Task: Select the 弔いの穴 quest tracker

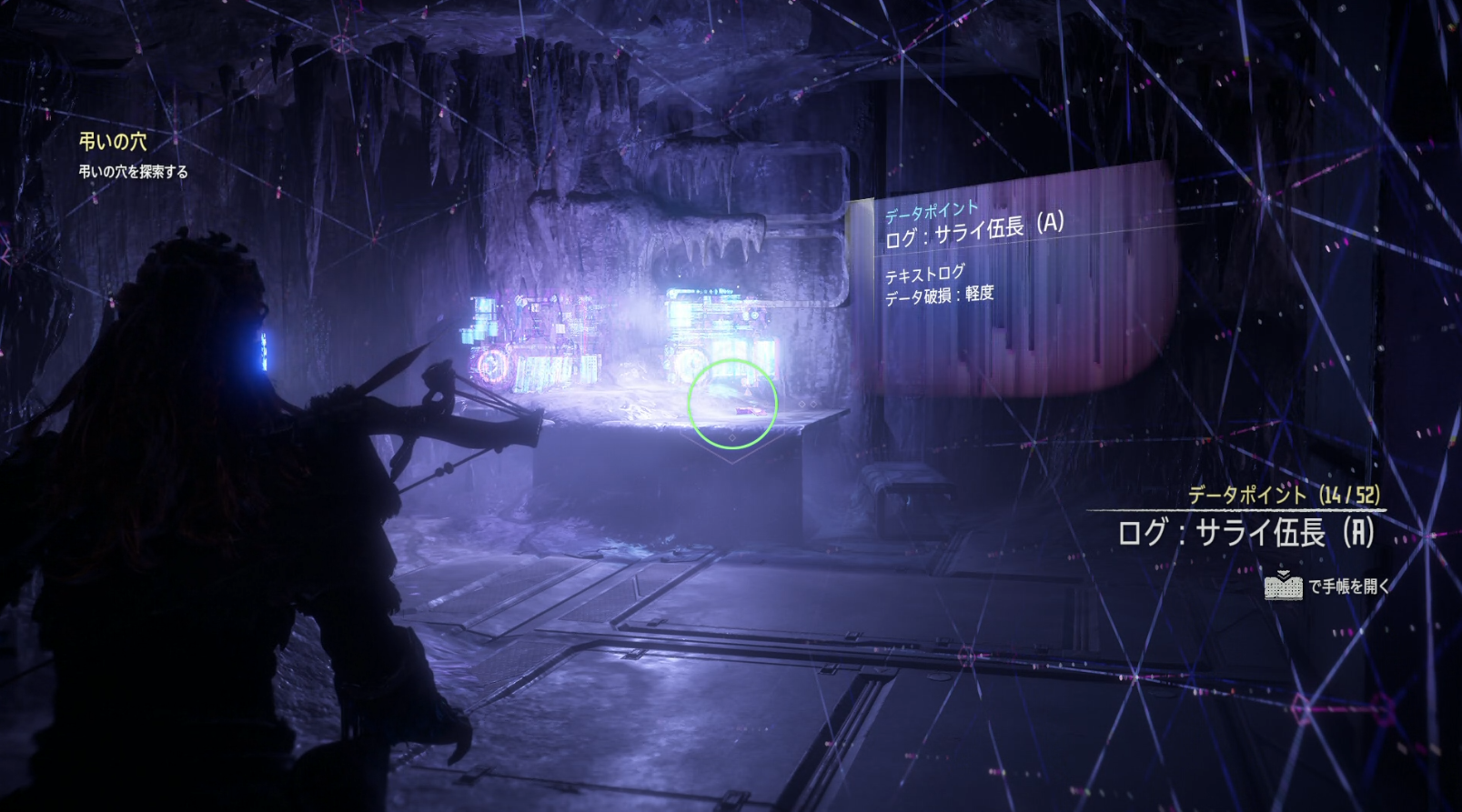Action: tap(113, 142)
